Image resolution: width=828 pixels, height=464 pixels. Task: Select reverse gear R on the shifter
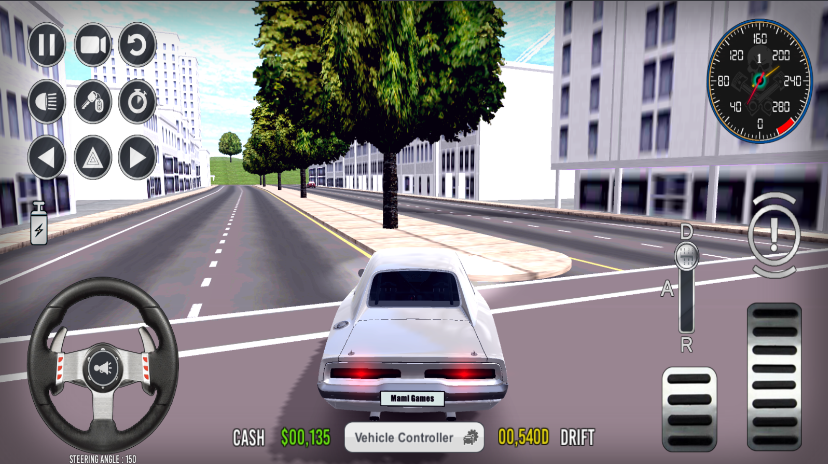(686, 345)
